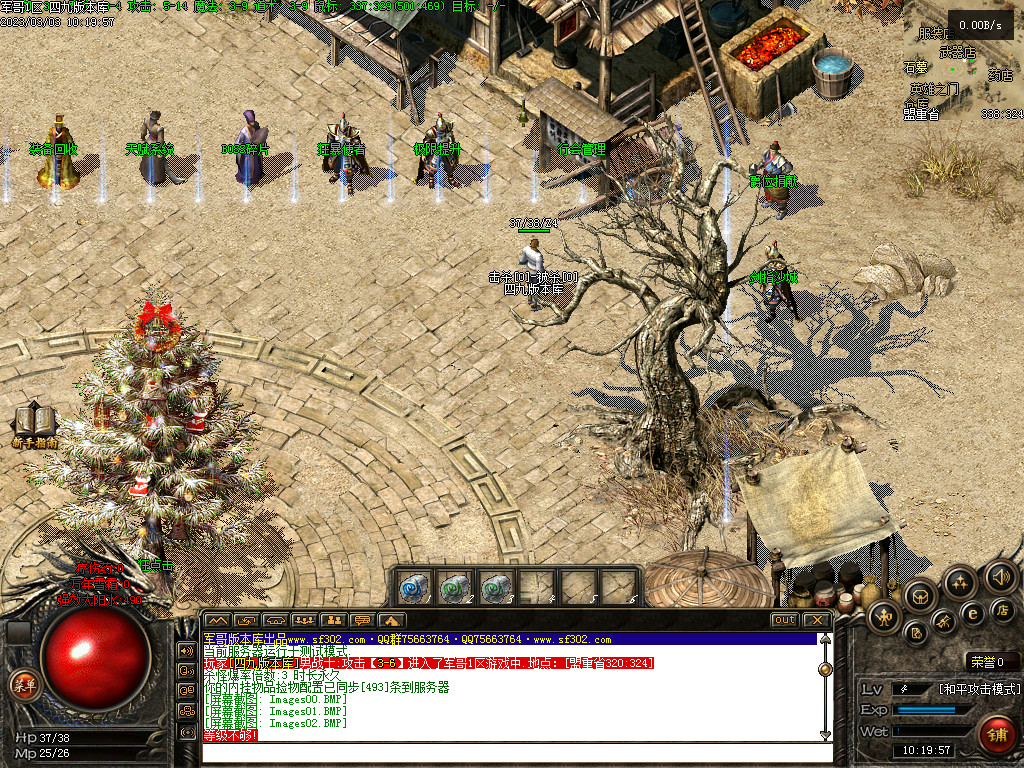Toggle sound with the speaker icon
Screen dimensions: 1024x768
[x=1000, y=576]
